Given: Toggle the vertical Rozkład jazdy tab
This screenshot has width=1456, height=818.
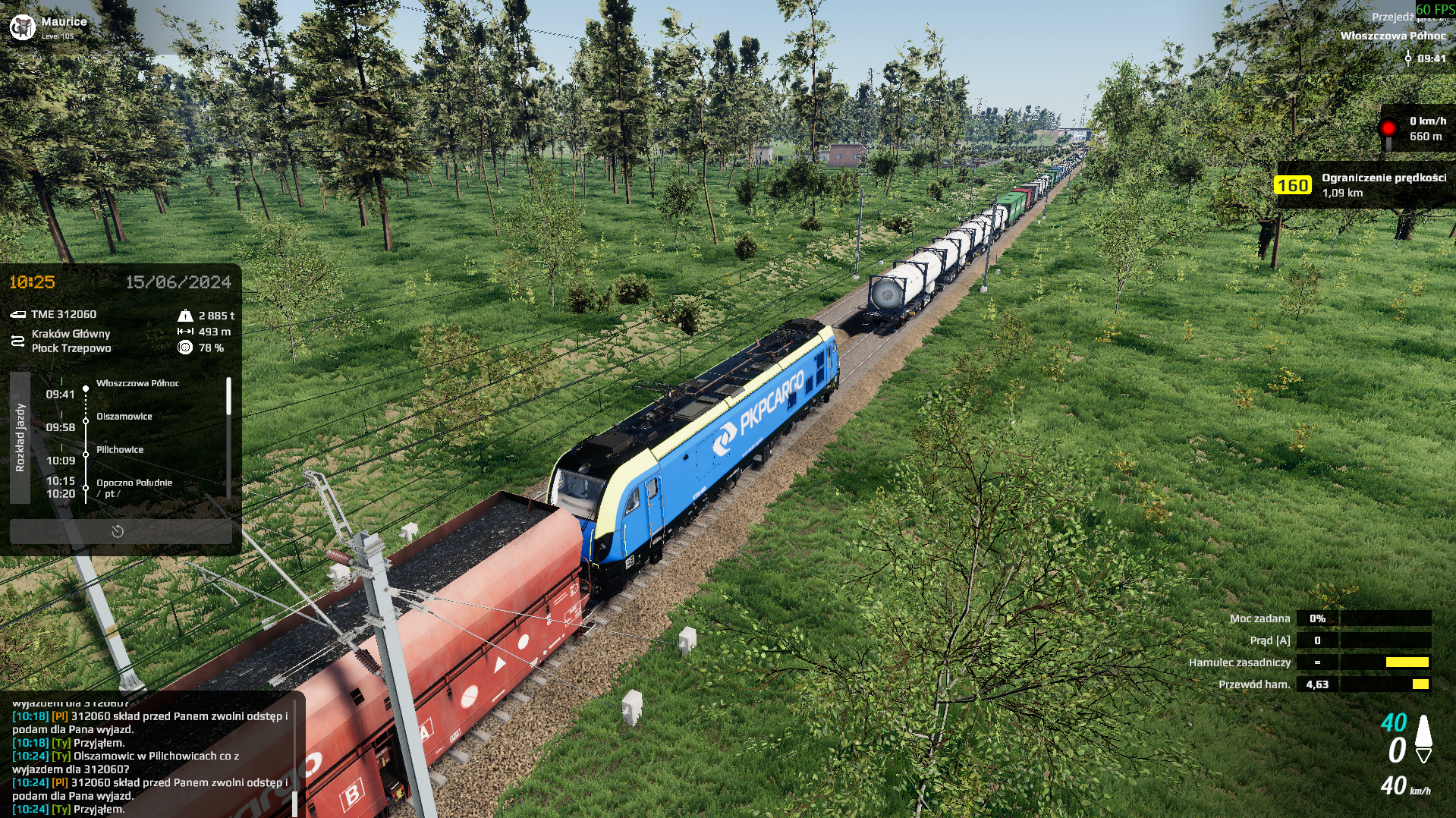Looking at the screenshot, I should point(20,438).
